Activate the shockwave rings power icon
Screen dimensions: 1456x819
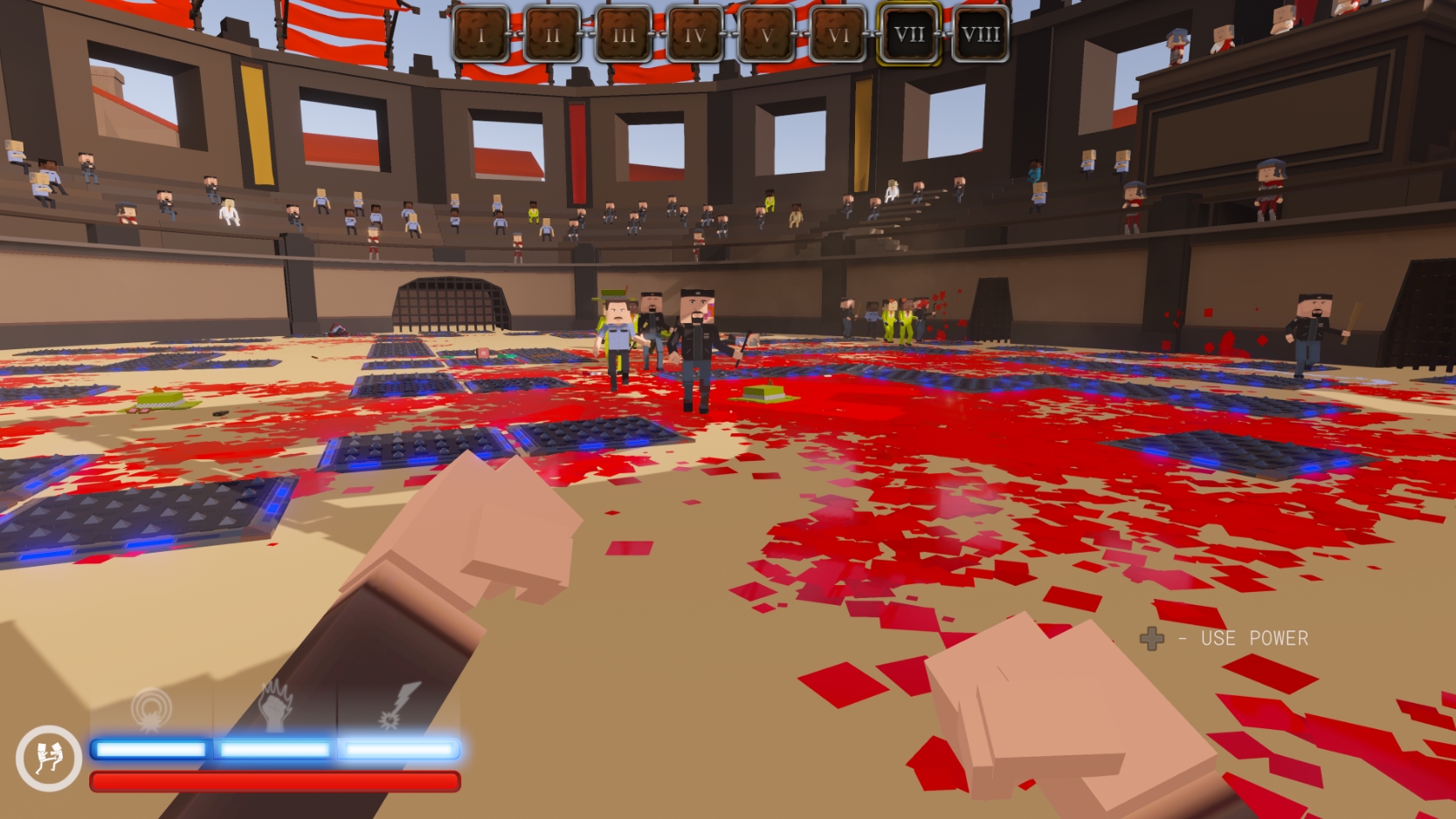tap(151, 707)
